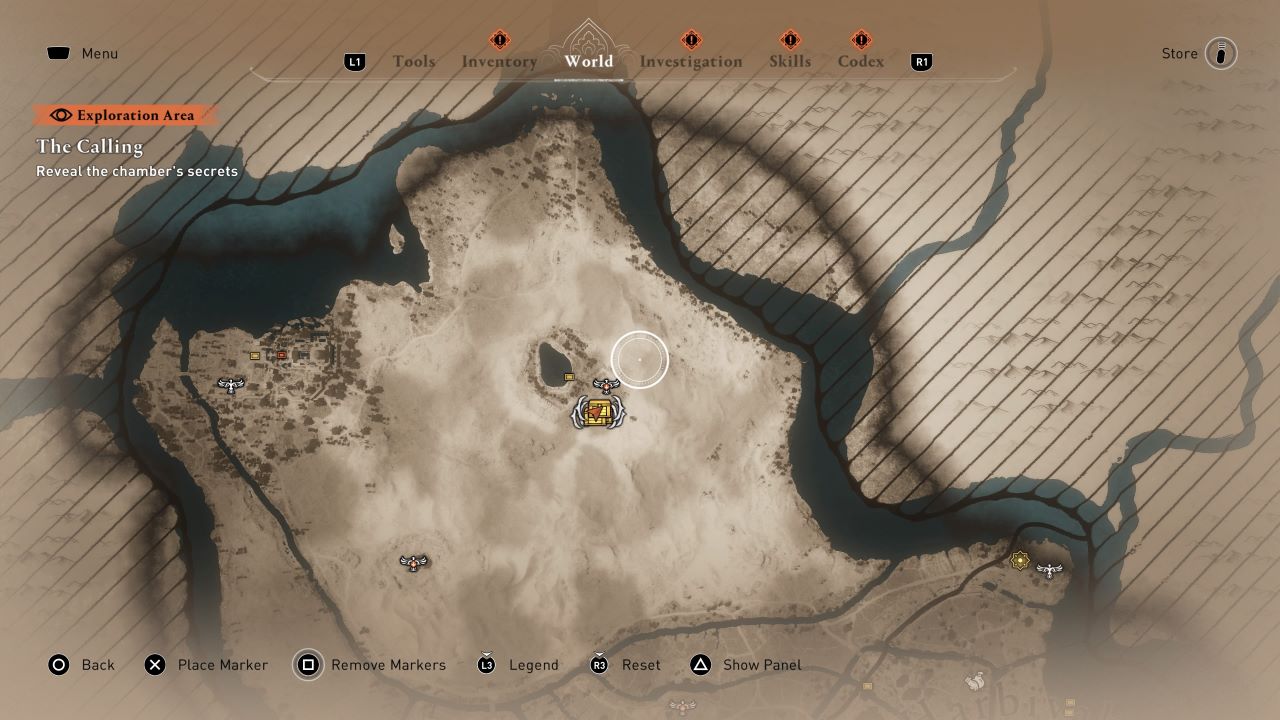Select the Skills tab

click(790, 61)
